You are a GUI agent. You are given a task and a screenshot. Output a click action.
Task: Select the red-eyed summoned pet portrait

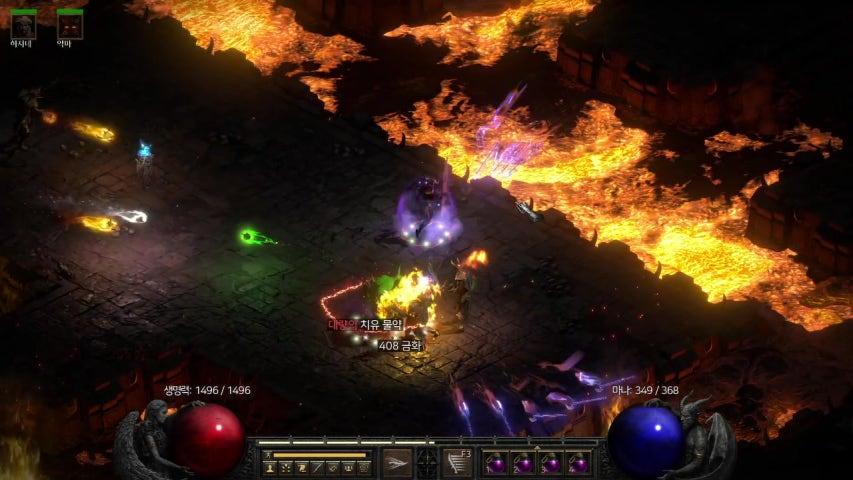tap(70, 25)
